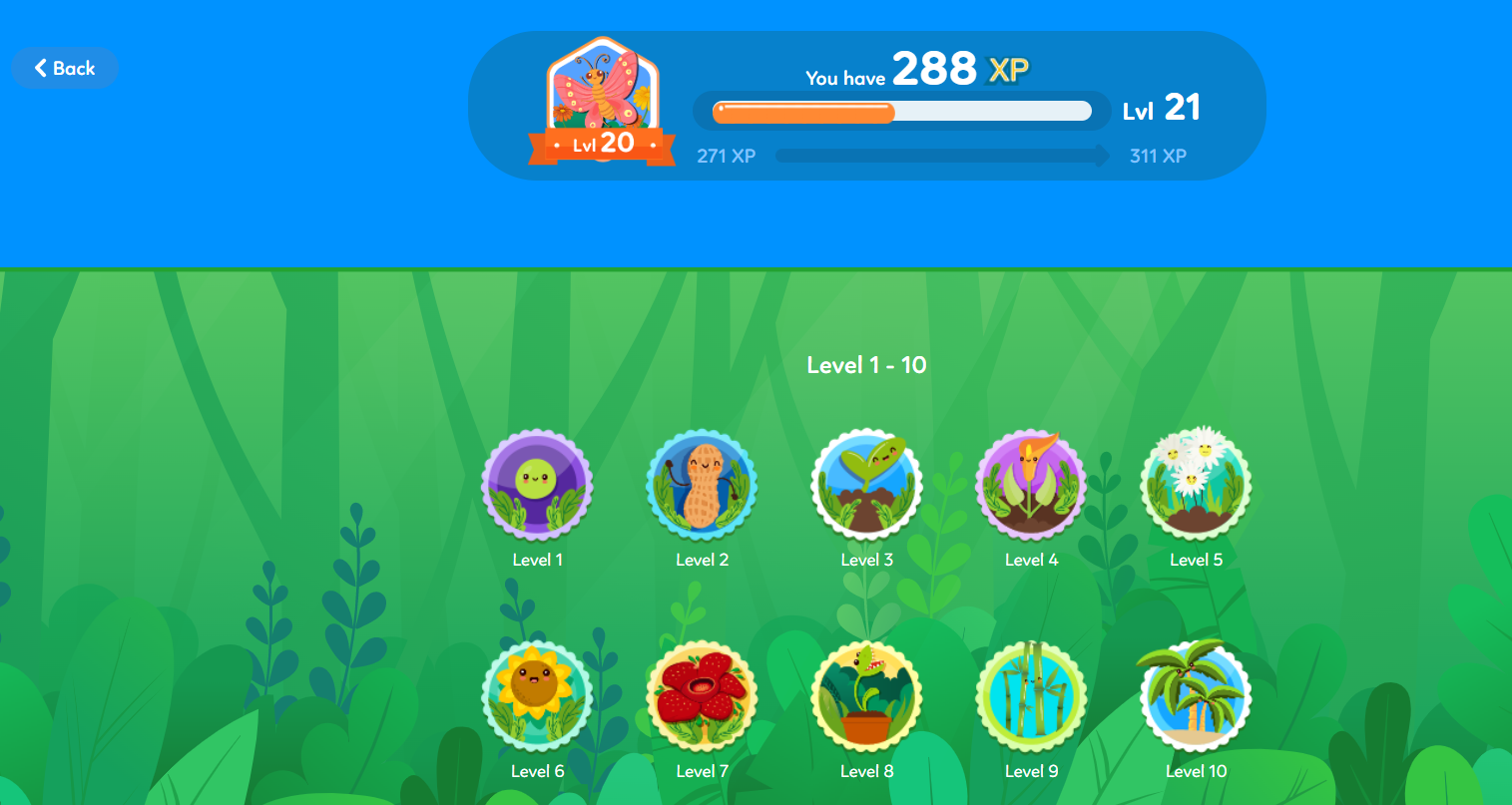Select the Back button
This screenshot has width=1512, height=805.
point(65,68)
